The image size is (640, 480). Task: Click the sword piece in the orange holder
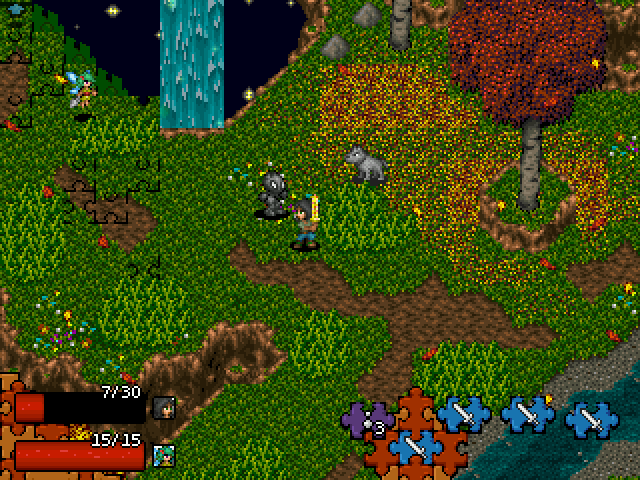pyautogui.click(x=416, y=446)
